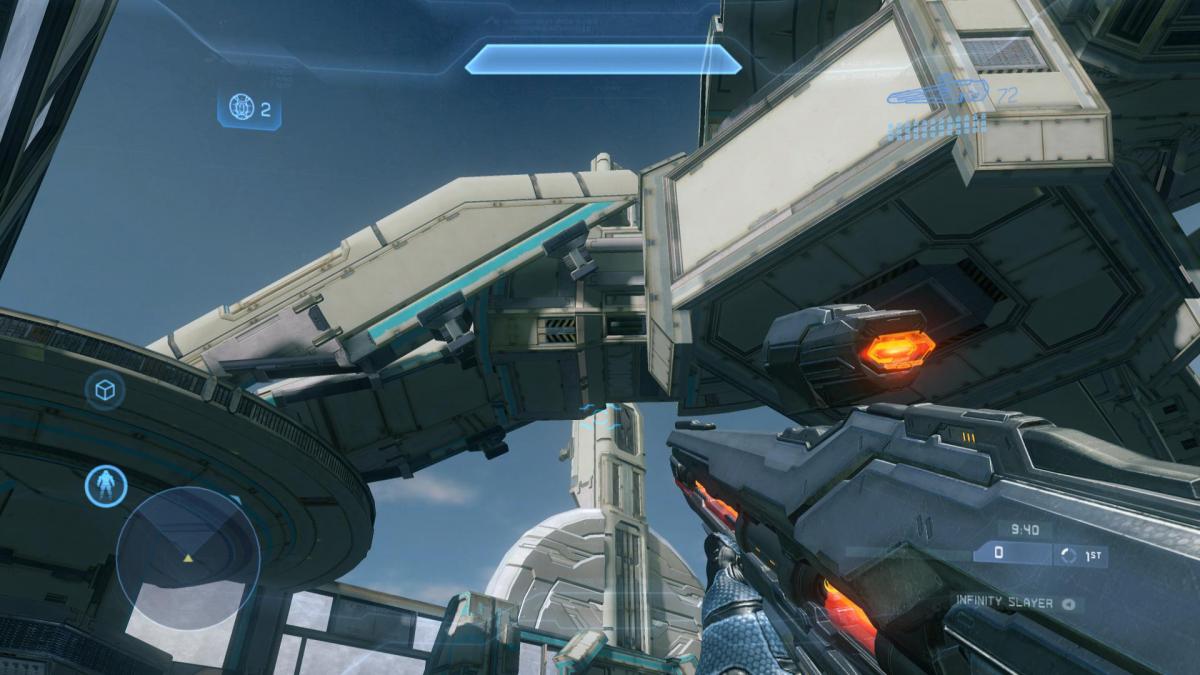Click the Infinity Slayer game mode label
Image resolution: width=1200 pixels, height=675 pixels.
coord(1006,603)
